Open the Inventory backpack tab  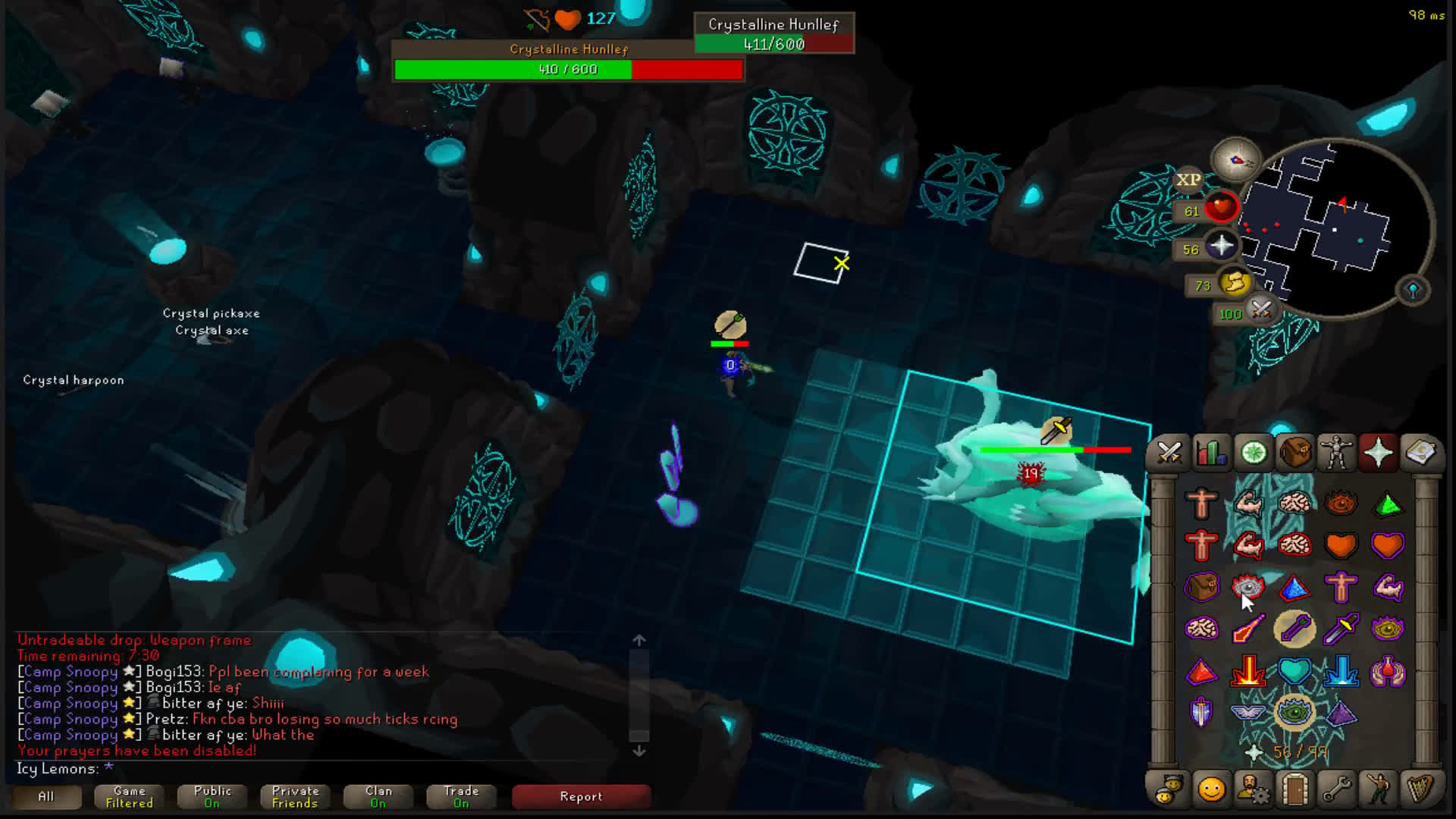(1294, 453)
